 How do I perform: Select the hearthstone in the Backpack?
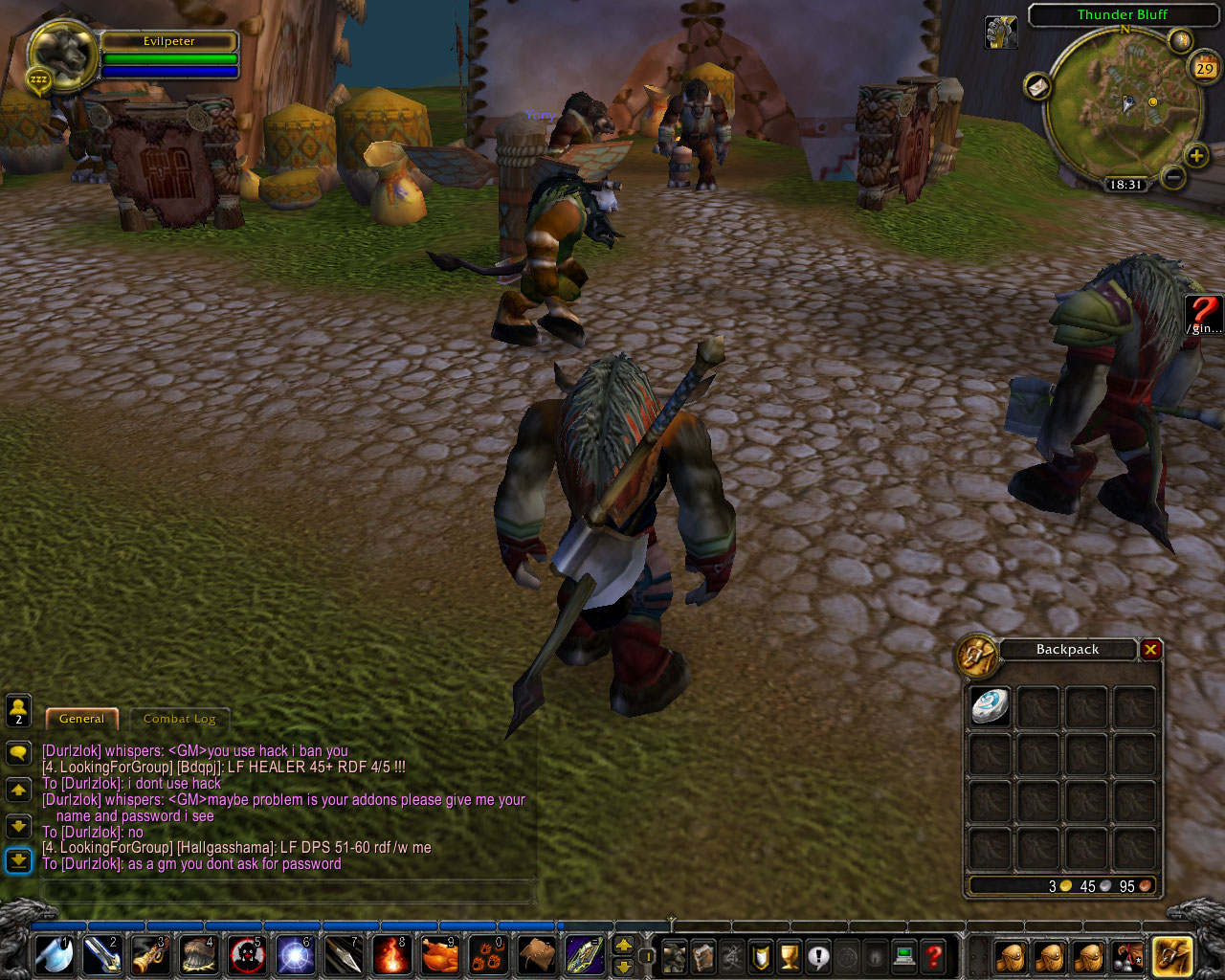tap(990, 708)
